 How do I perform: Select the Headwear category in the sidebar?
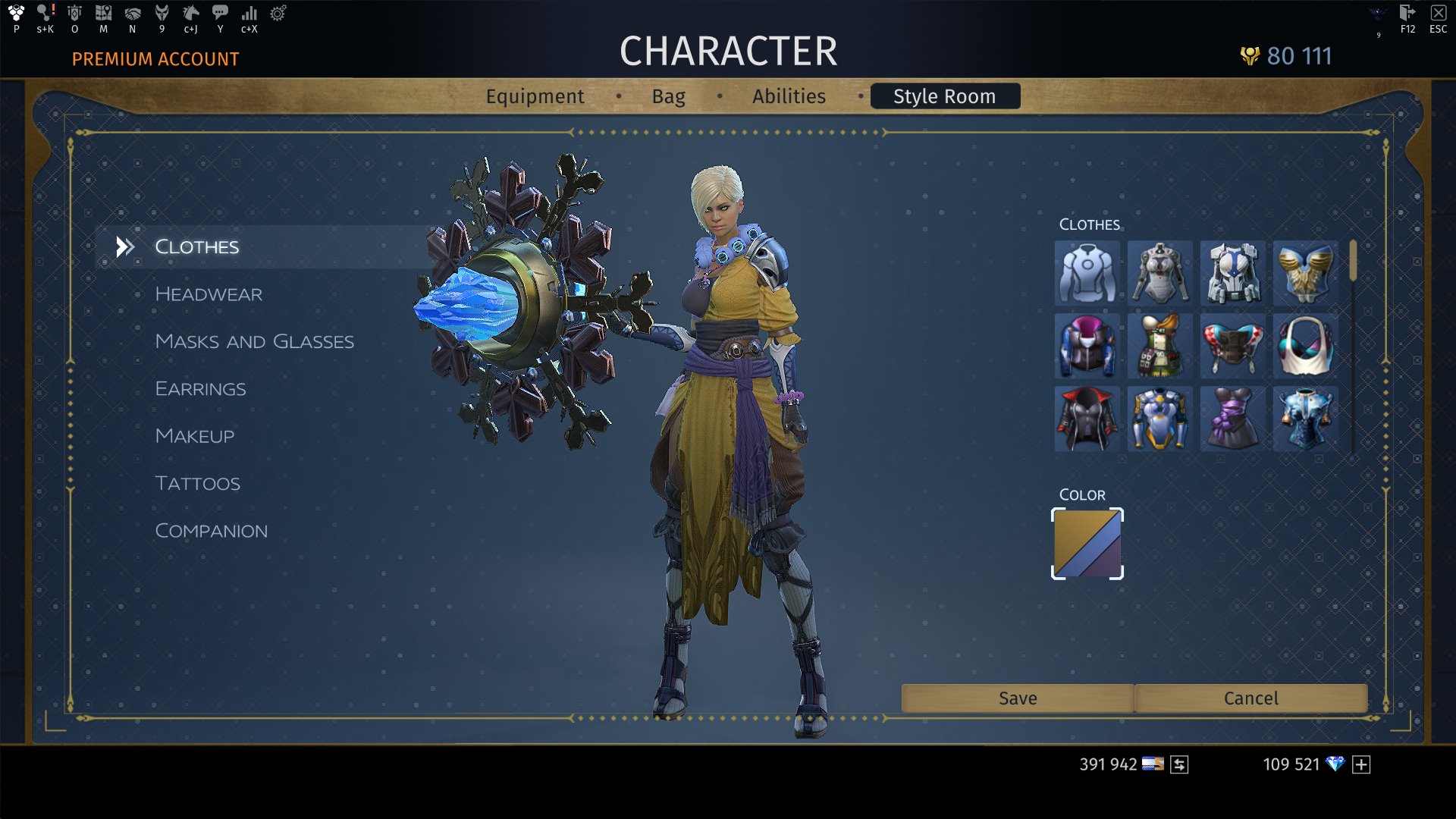click(208, 294)
